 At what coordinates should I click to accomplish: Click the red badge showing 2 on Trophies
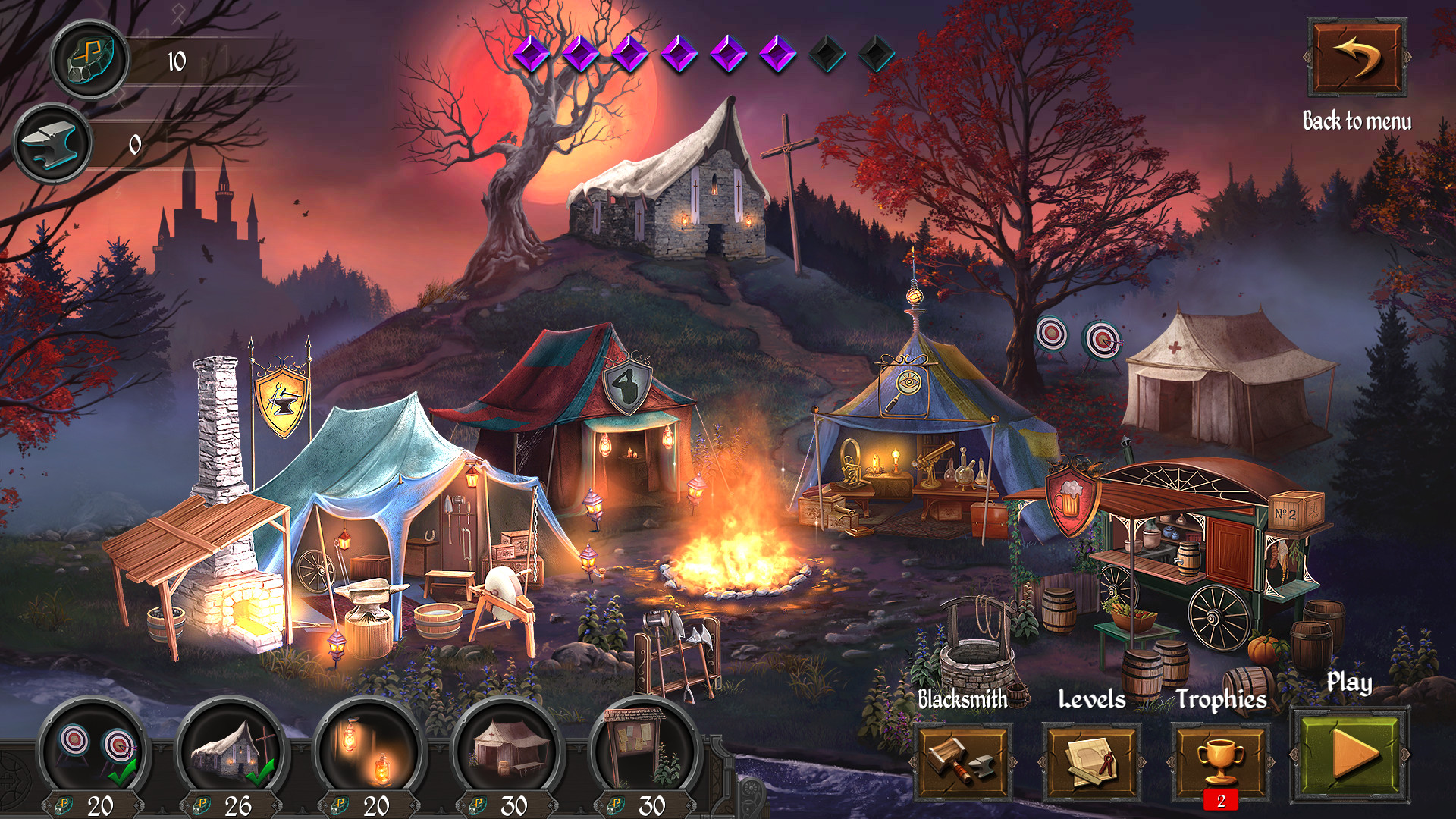(x=1221, y=799)
